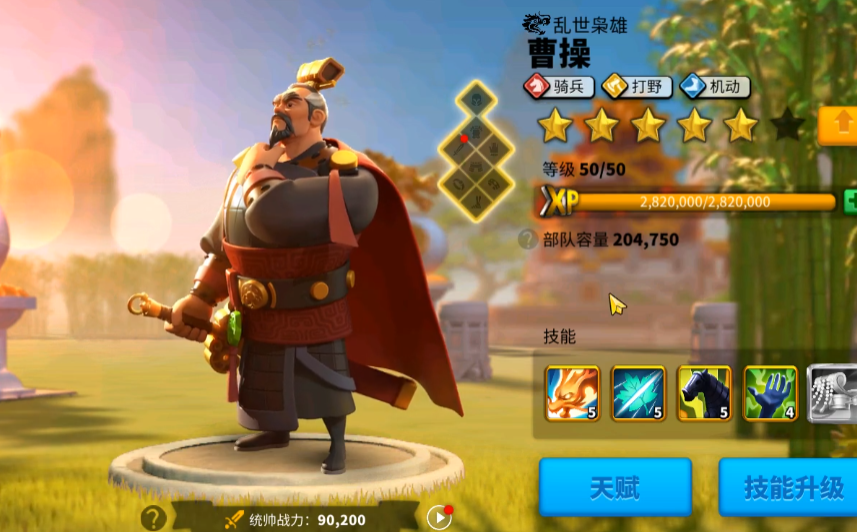Click the 机动 mobility tag
This screenshot has width=857, height=532.
(x=714, y=87)
